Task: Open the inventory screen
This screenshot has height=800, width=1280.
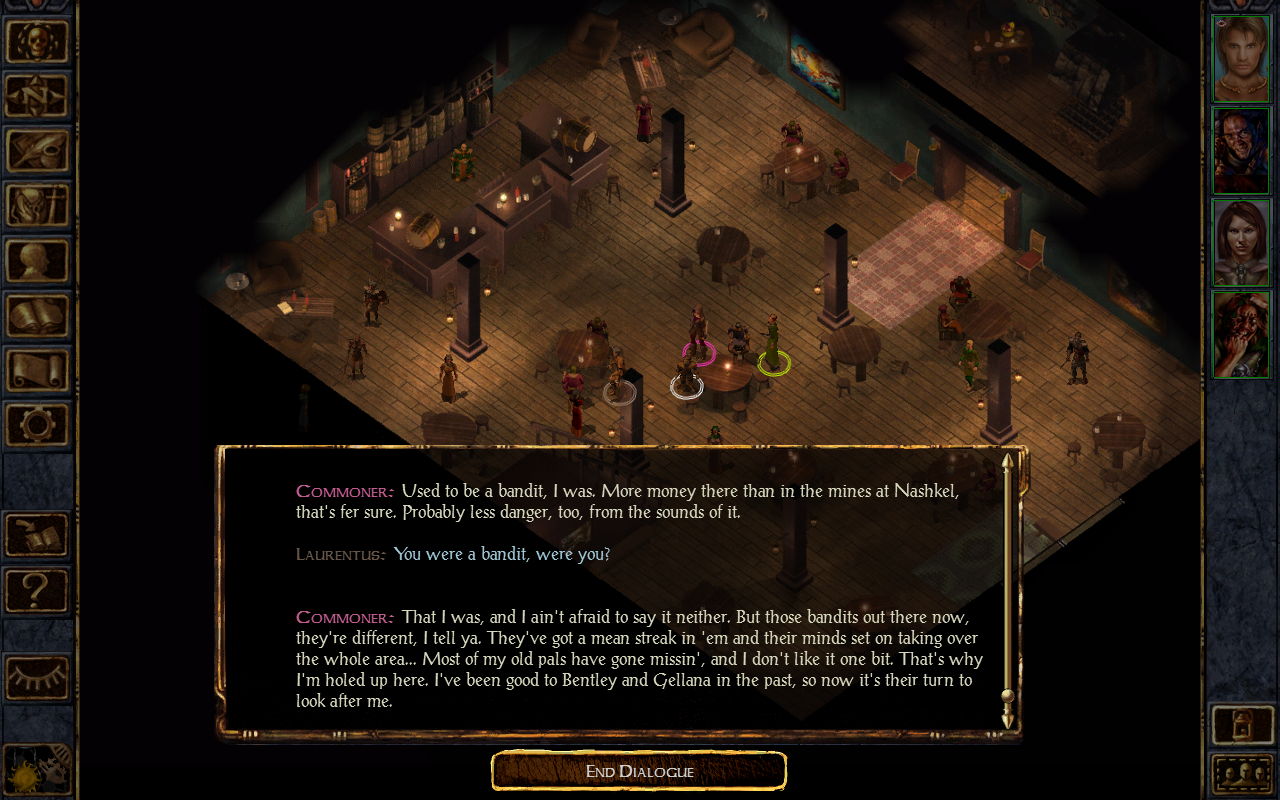Action: point(38,205)
